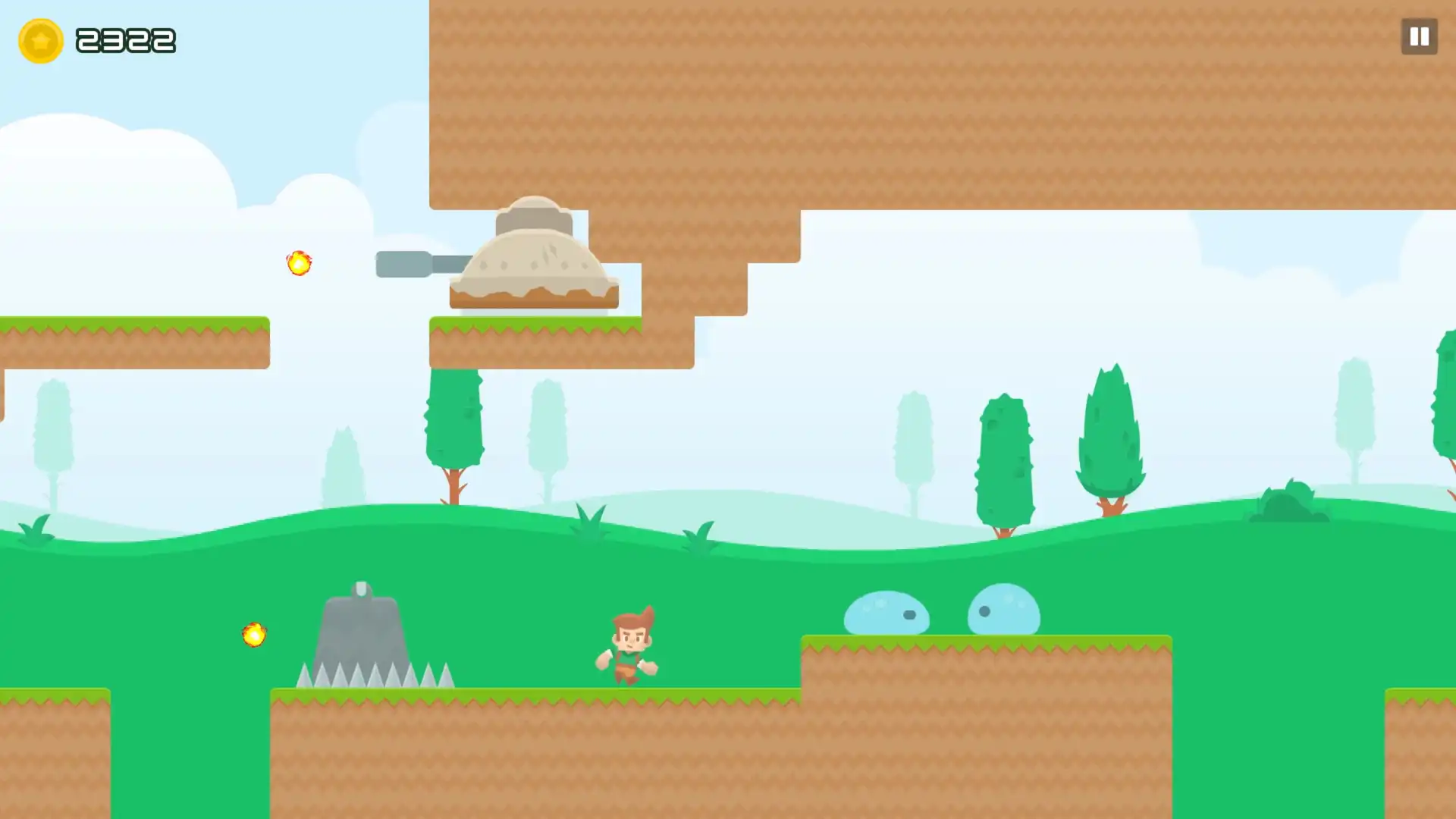This screenshot has width=1456, height=819.
Task: Click the score number 2322
Action: point(127,39)
